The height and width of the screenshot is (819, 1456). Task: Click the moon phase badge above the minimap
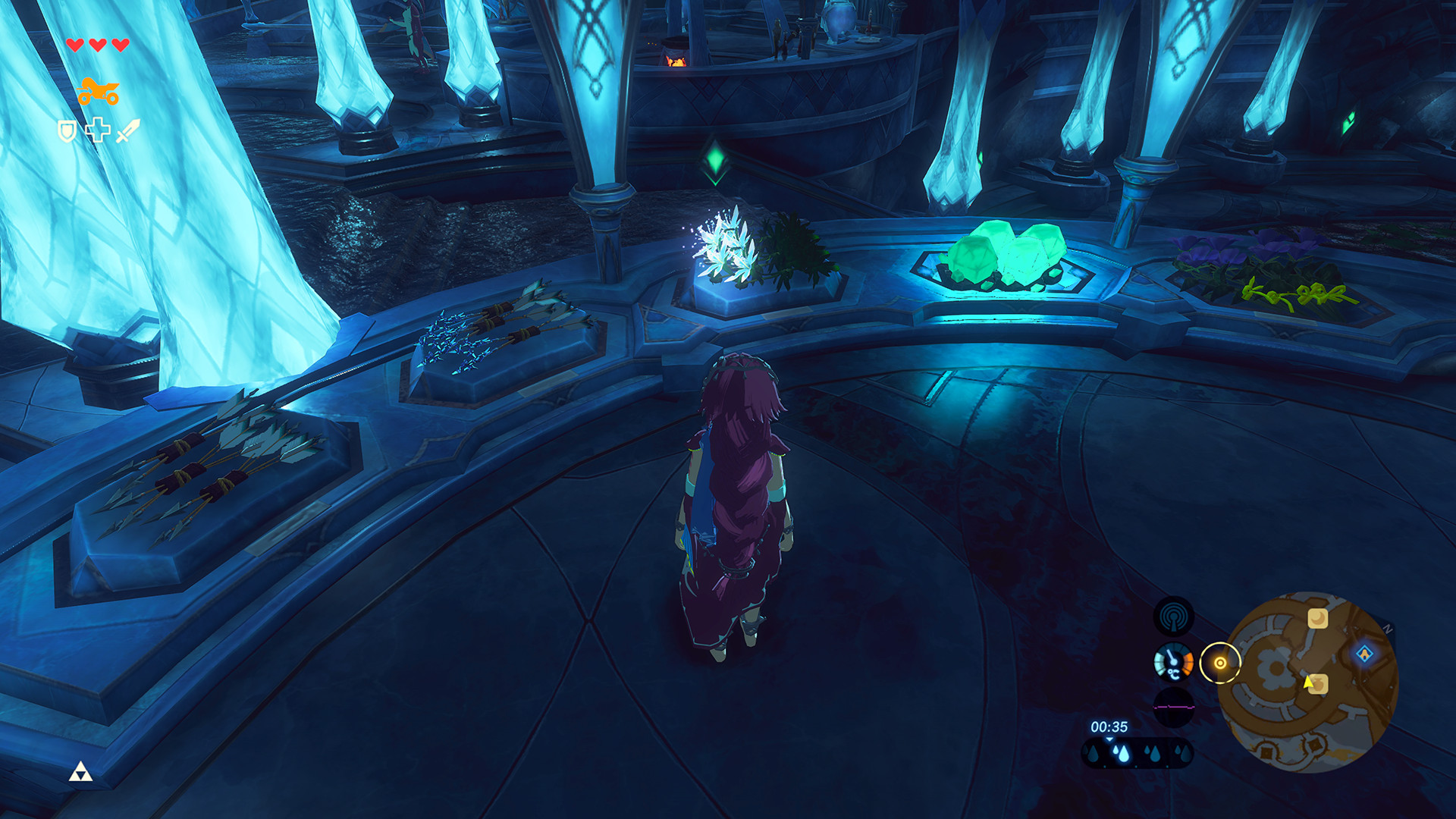[1318, 618]
